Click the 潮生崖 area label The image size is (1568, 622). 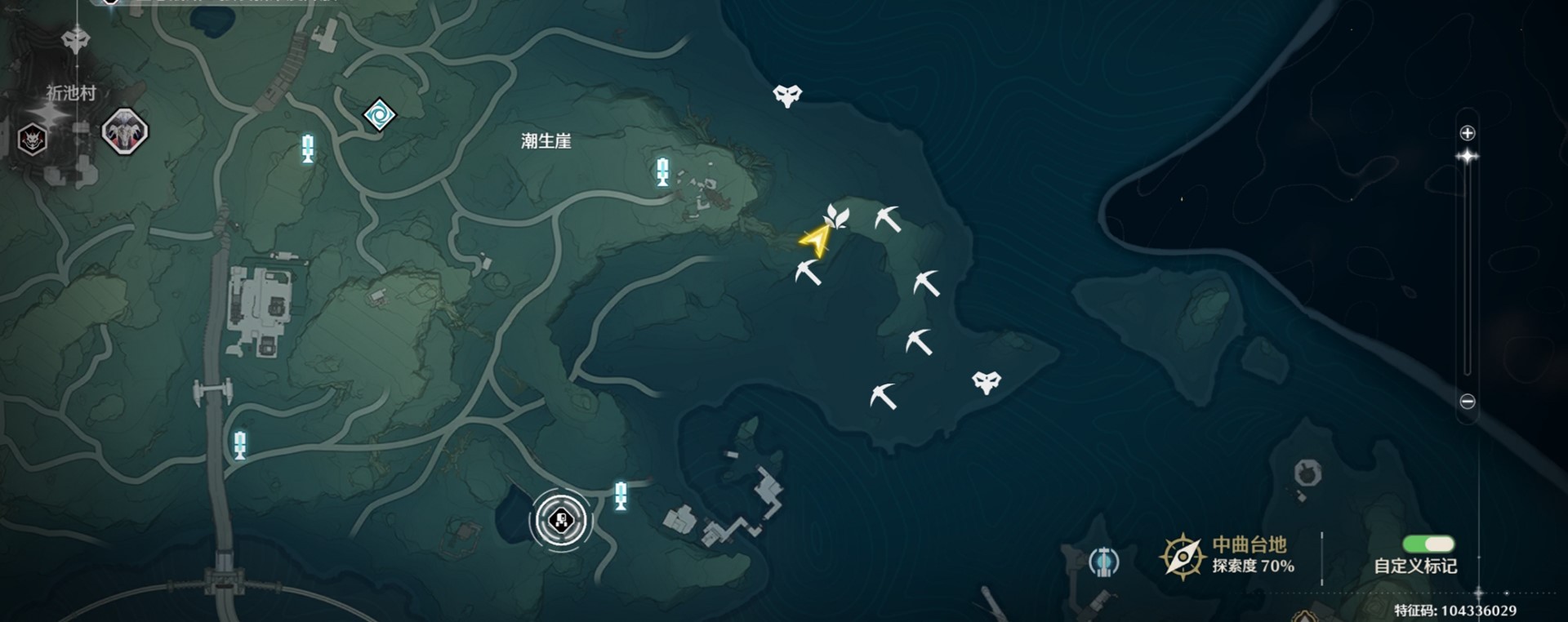point(546,139)
